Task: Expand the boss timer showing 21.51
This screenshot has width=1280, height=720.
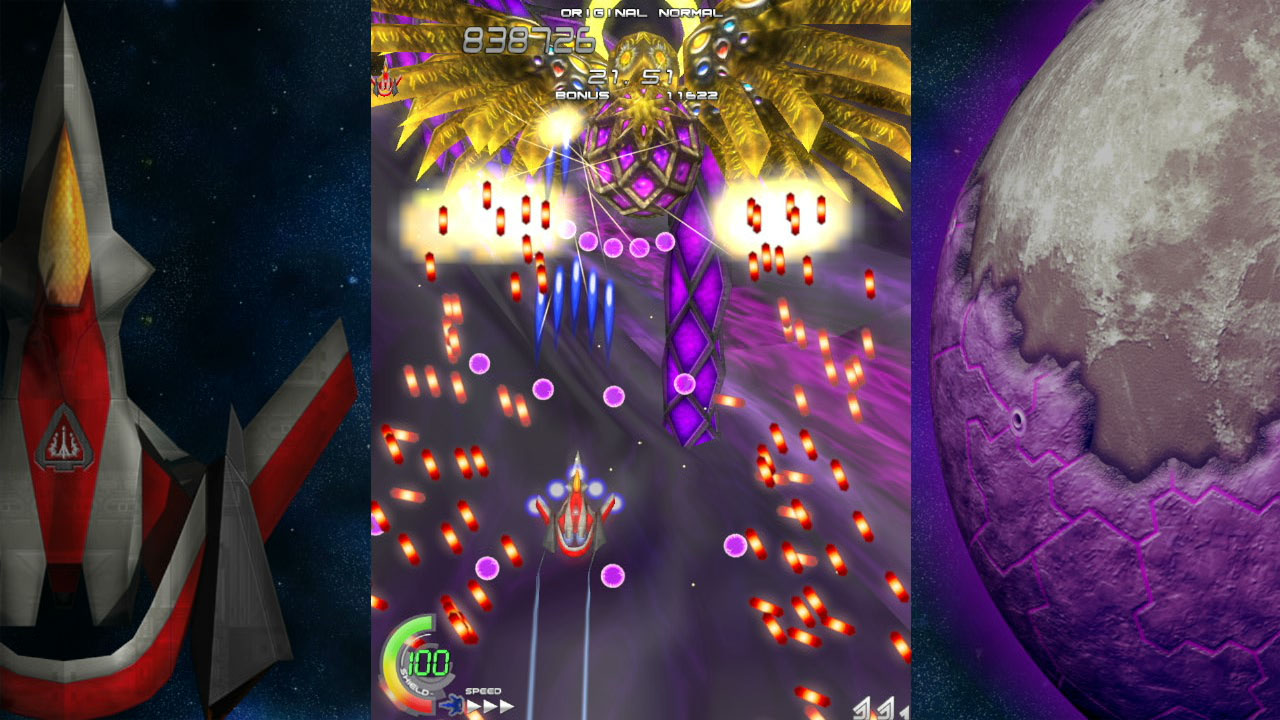Action: click(x=628, y=77)
